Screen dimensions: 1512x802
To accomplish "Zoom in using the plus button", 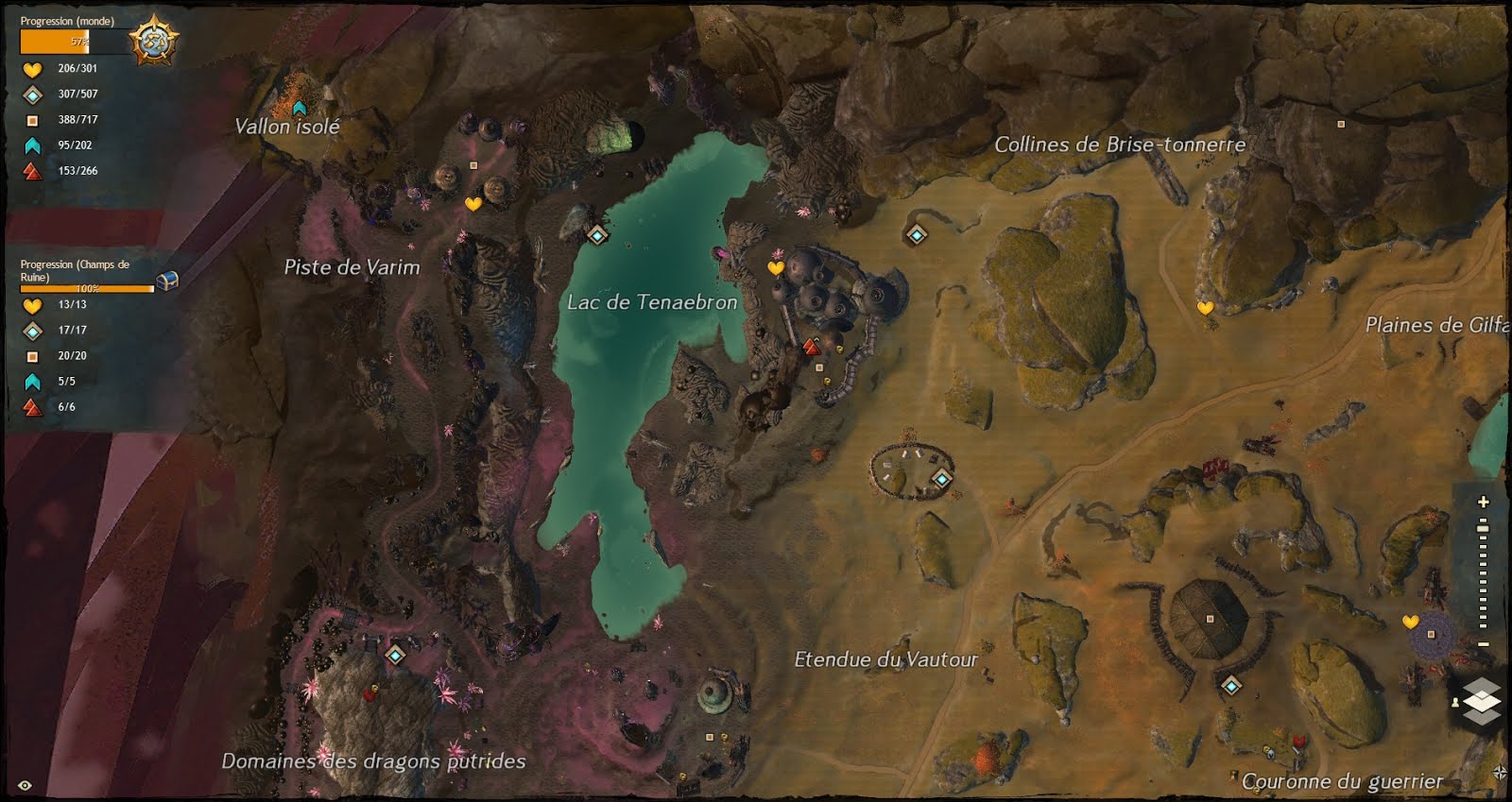I will click(x=1483, y=502).
